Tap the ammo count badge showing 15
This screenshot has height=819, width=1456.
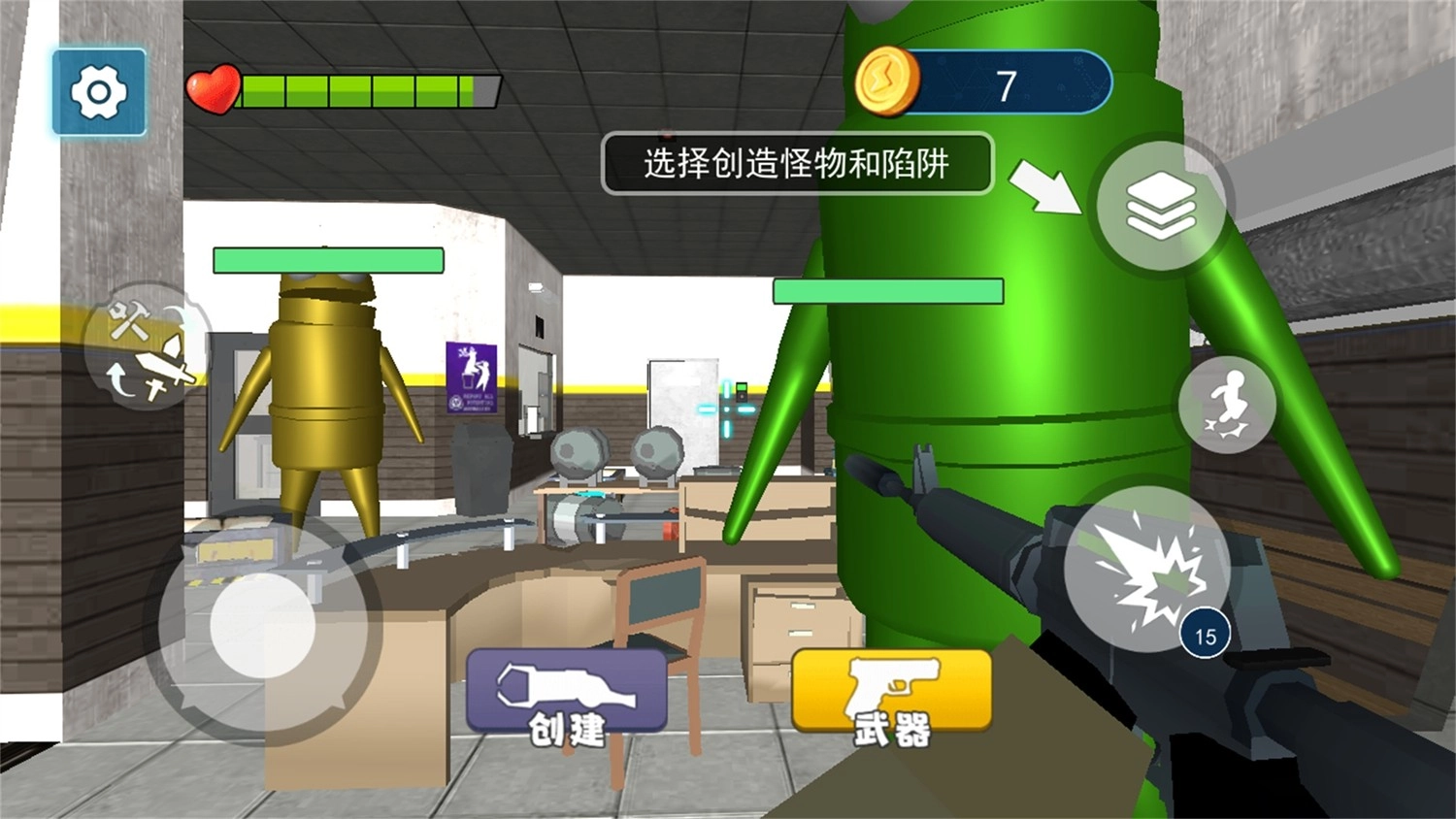click(x=1207, y=633)
